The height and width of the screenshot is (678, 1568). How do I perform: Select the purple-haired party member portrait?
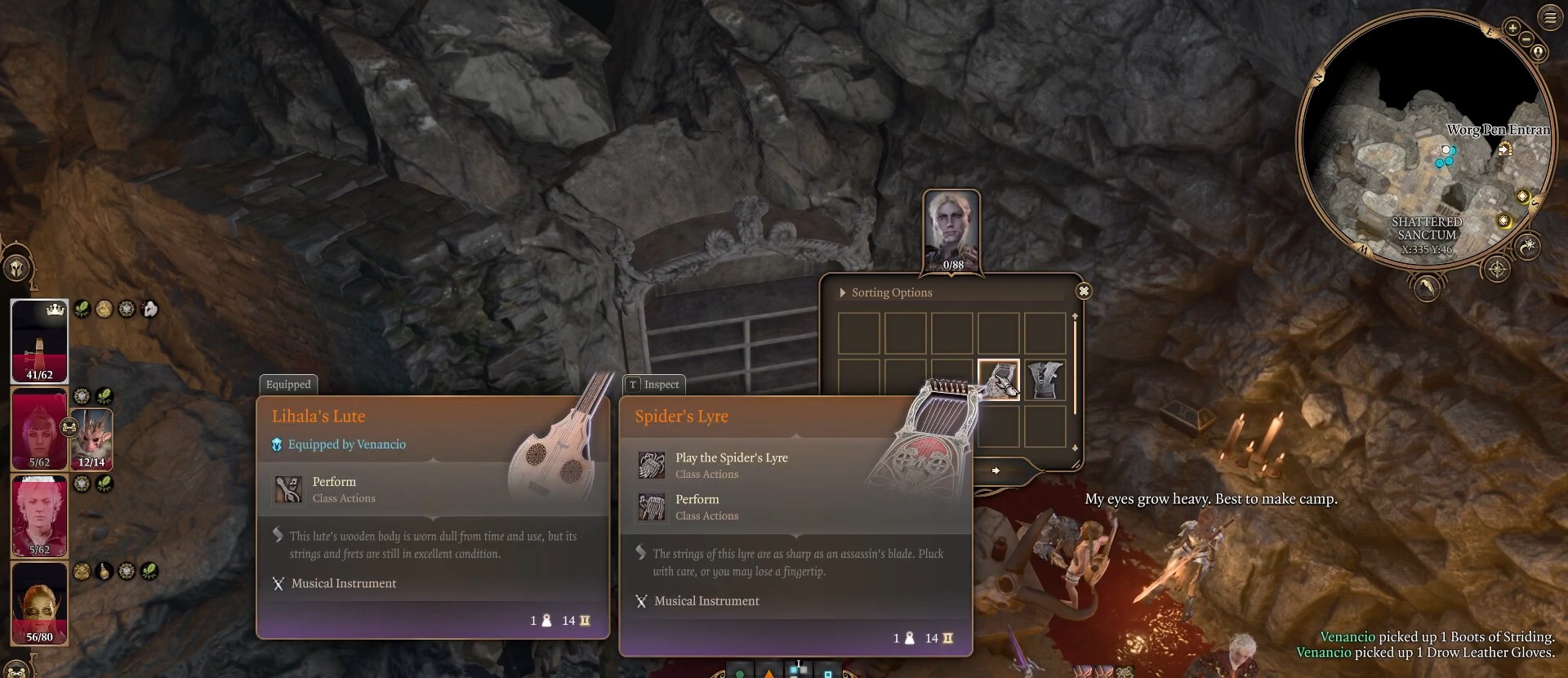(x=39, y=429)
